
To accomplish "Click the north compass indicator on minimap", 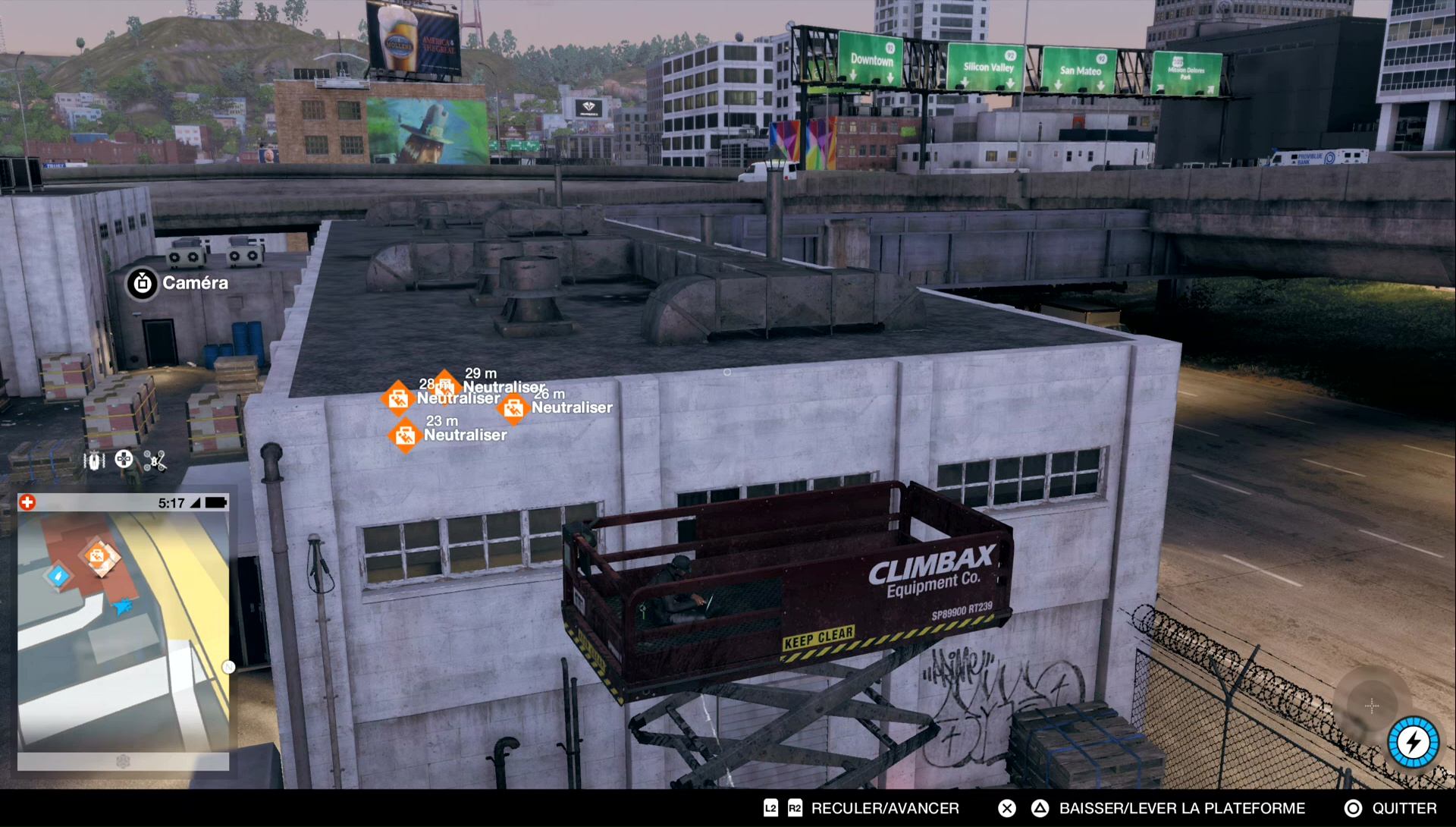I will point(228,667).
